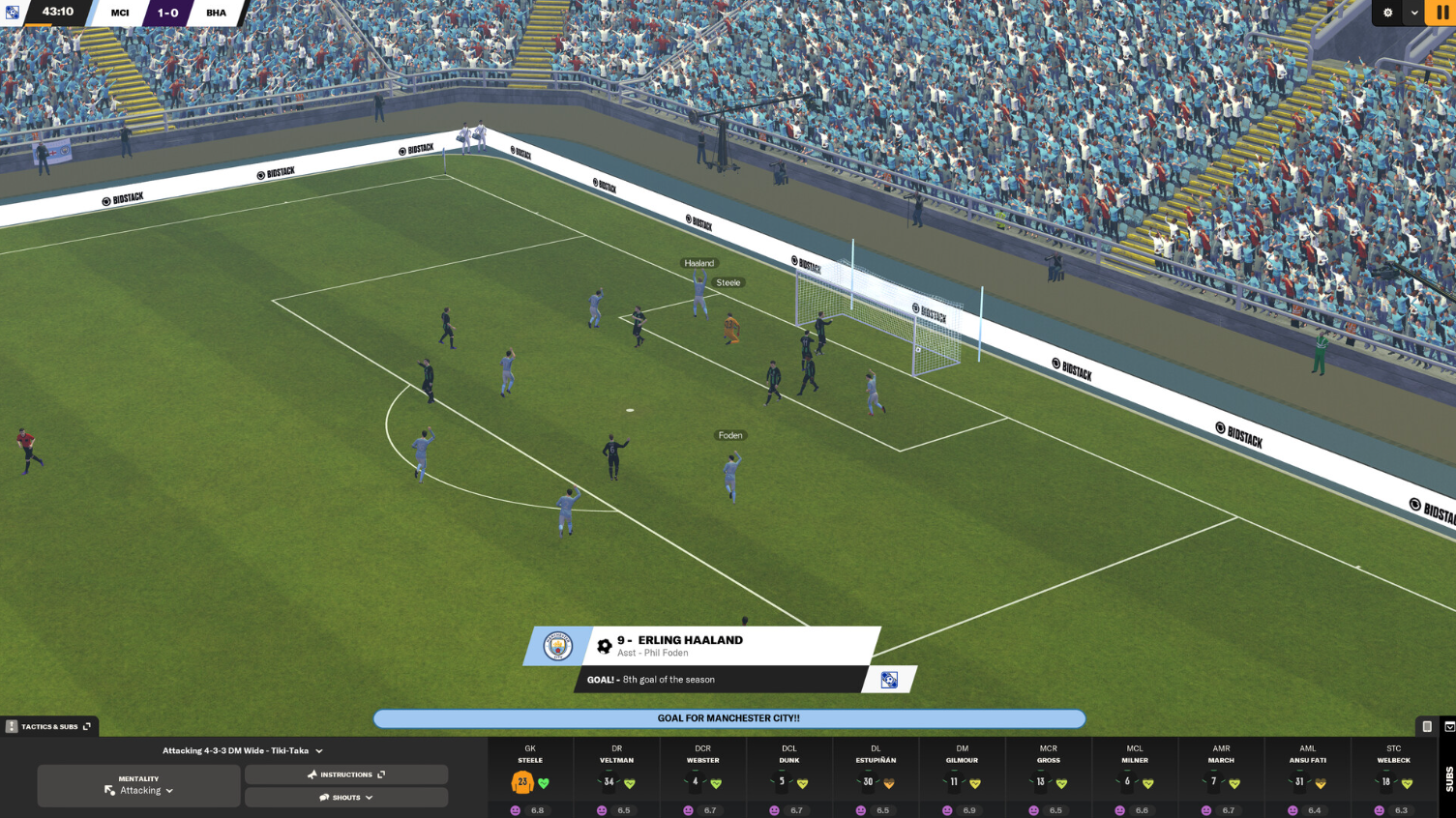This screenshot has height=818, width=1456.
Task: Pause the match with the orange pause button
Action: click(1441, 13)
